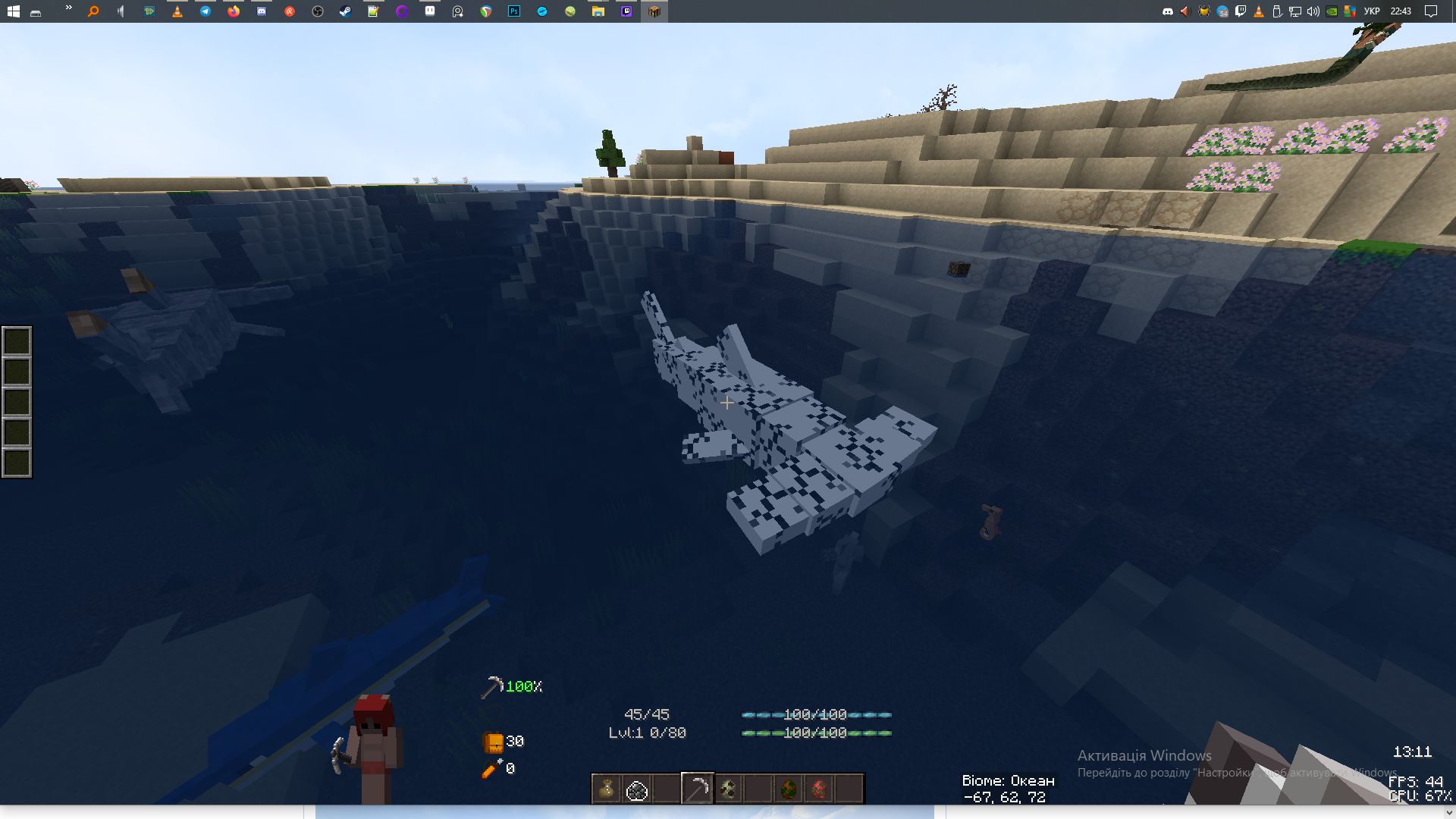1456x819 pixels.
Task: Toggle the Action Center notification panel
Action: pyautogui.click(x=1430, y=11)
